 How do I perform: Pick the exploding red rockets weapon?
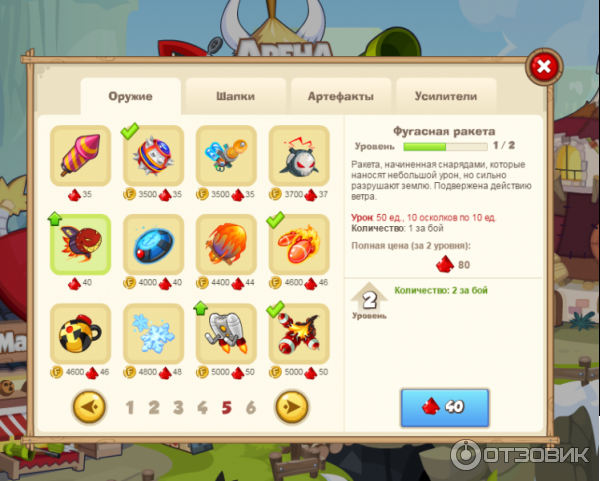(x=299, y=333)
